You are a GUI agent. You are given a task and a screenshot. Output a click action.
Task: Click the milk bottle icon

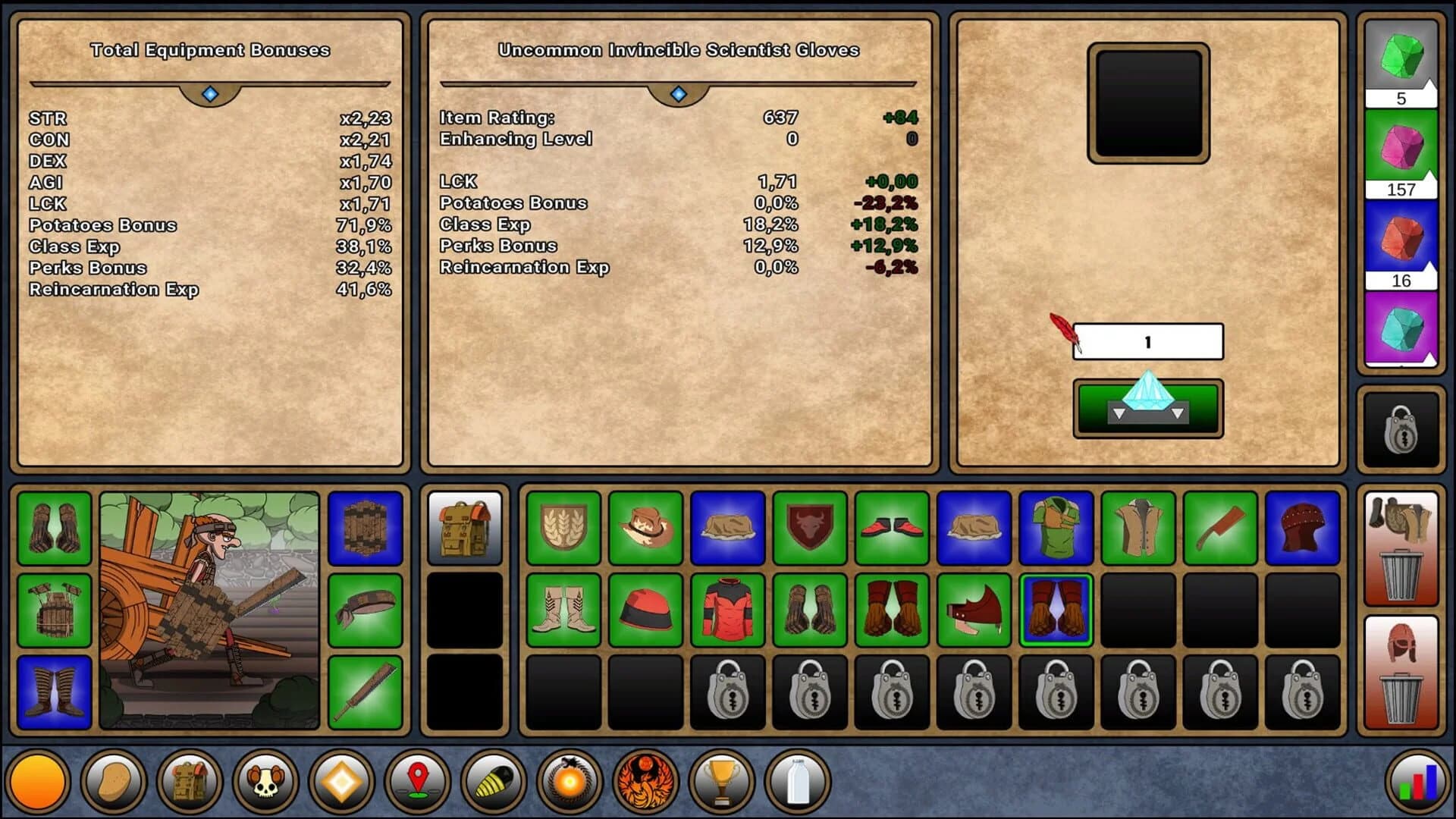point(796,781)
